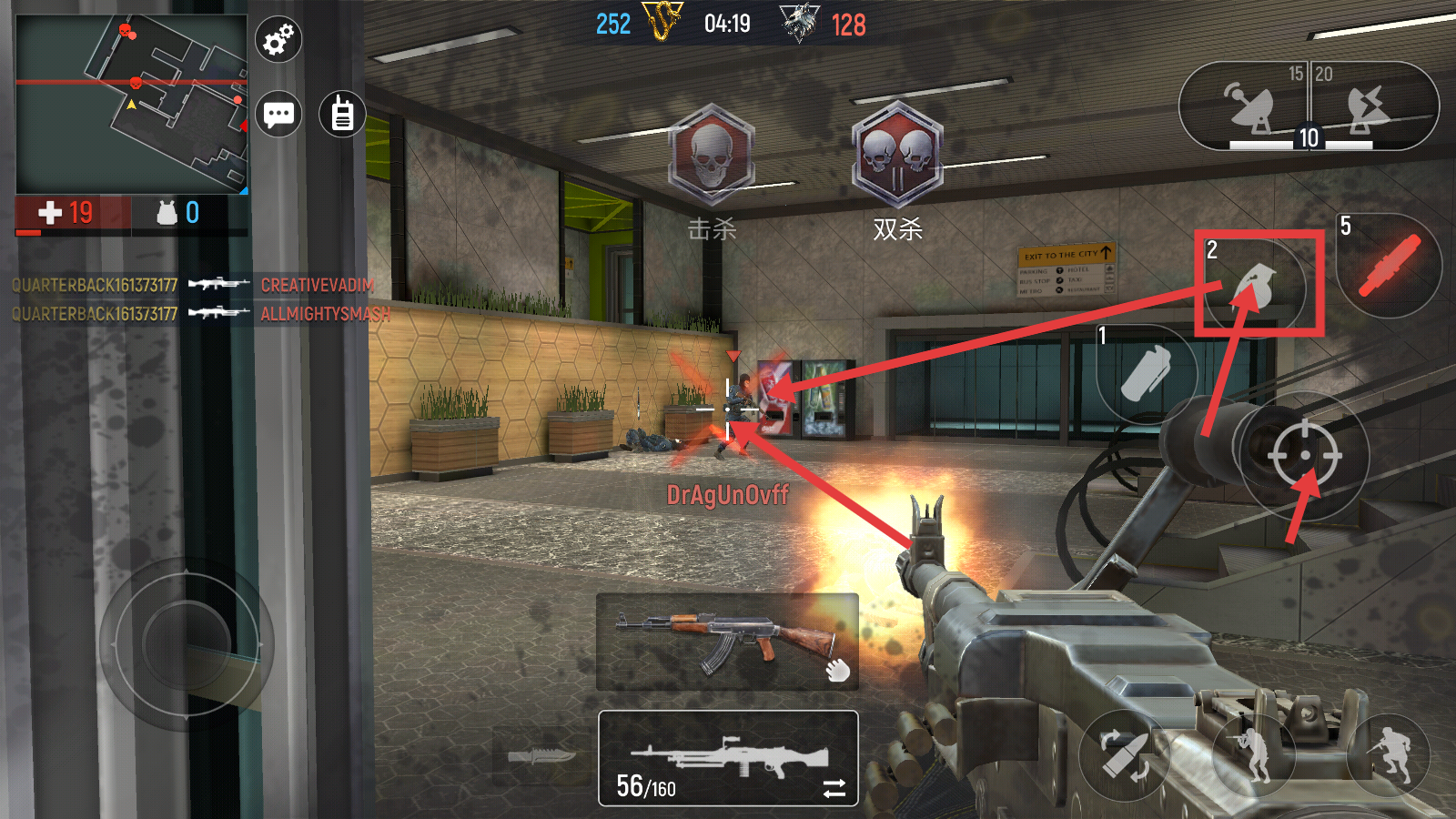Toggle the crouch stance button
The image size is (1456, 819).
click(1253, 753)
